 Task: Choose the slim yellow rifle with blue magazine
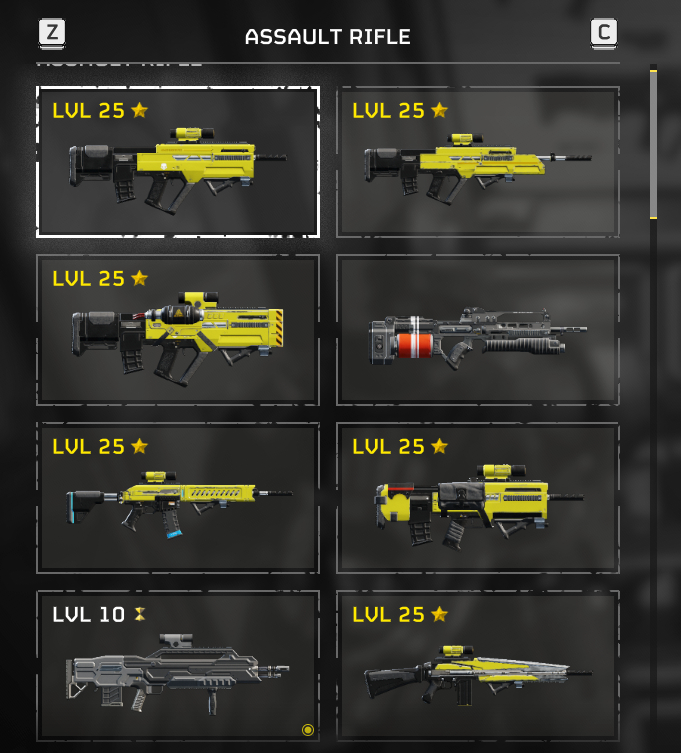pyautogui.click(x=178, y=498)
